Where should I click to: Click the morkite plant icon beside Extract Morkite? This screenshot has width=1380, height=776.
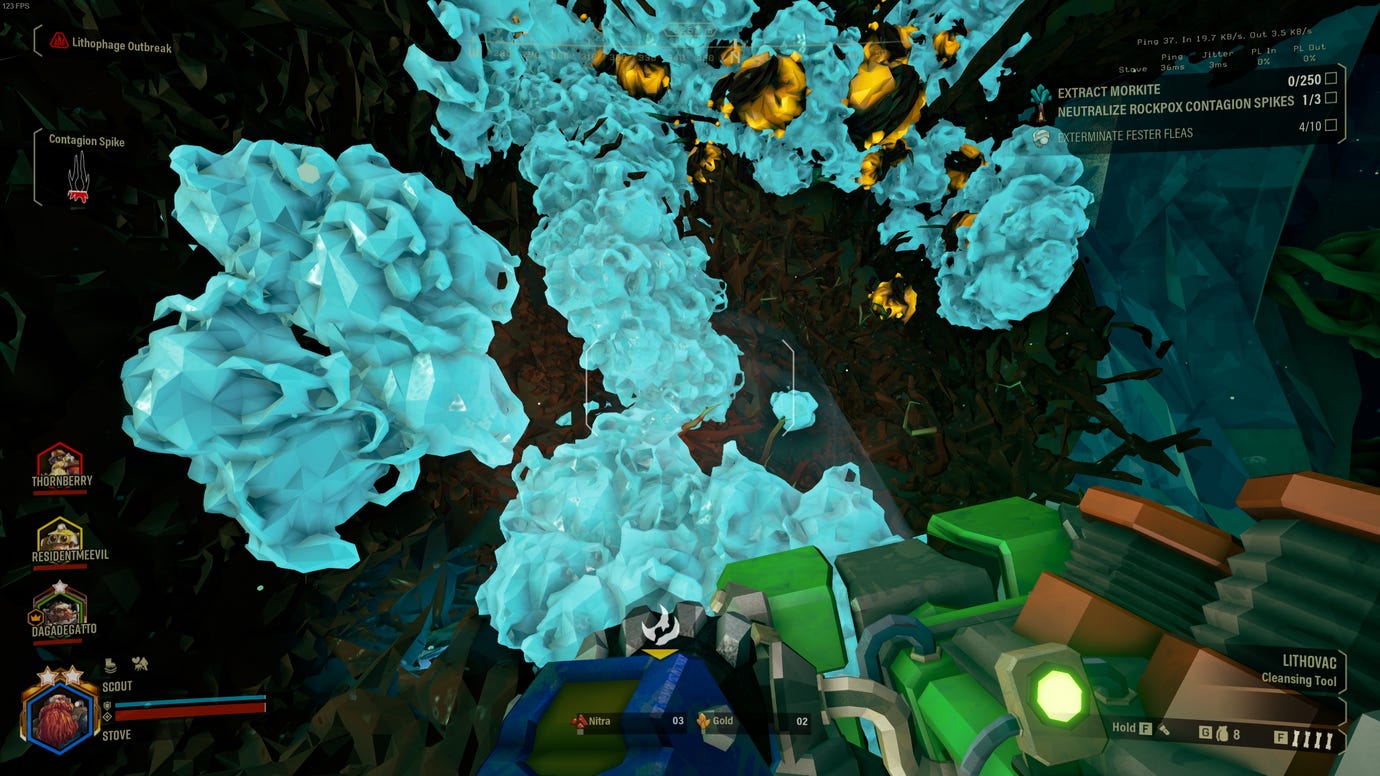coord(1040,97)
